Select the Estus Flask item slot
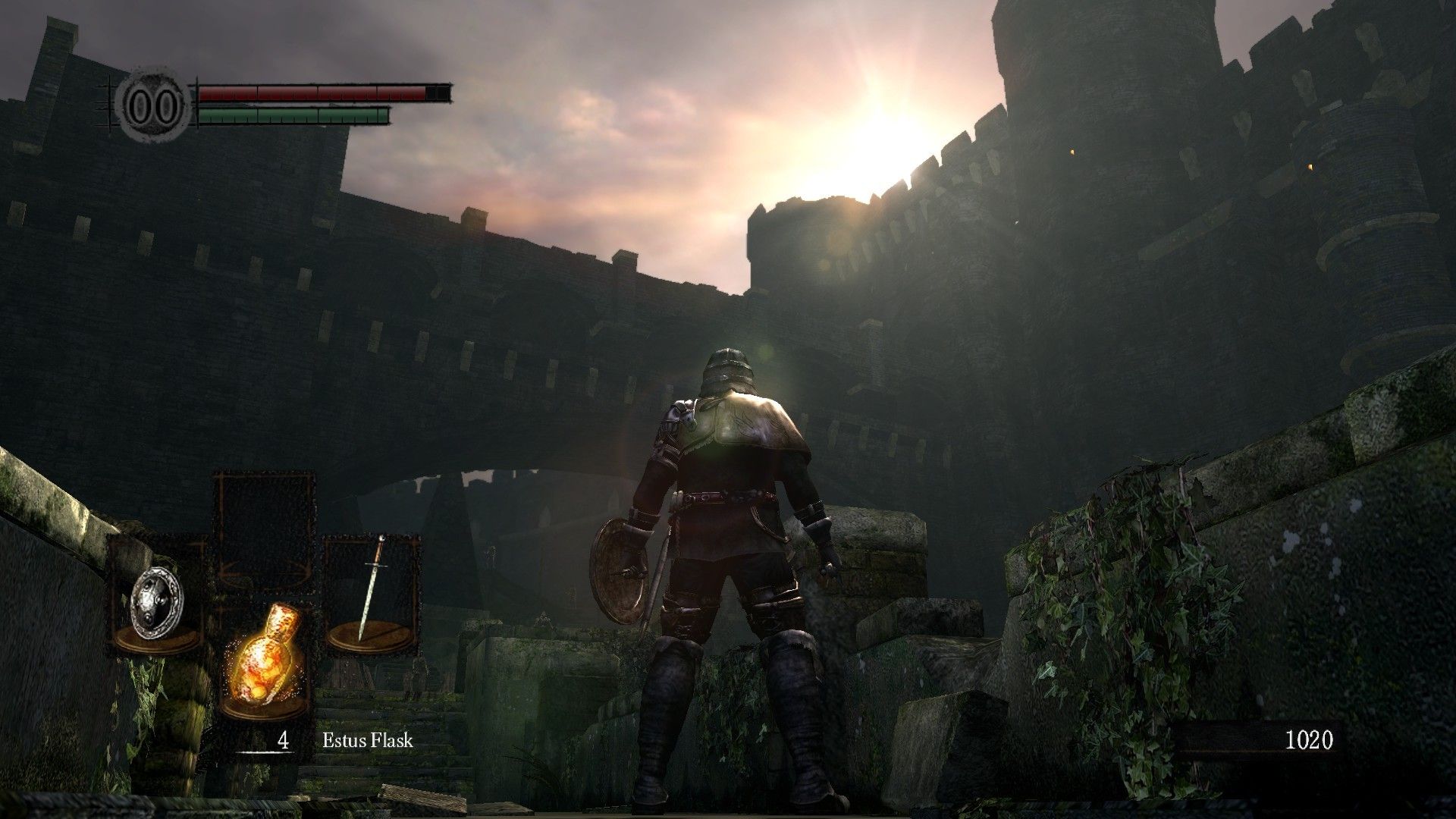The width and height of the screenshot is (1456, 819). click(265, 658)
